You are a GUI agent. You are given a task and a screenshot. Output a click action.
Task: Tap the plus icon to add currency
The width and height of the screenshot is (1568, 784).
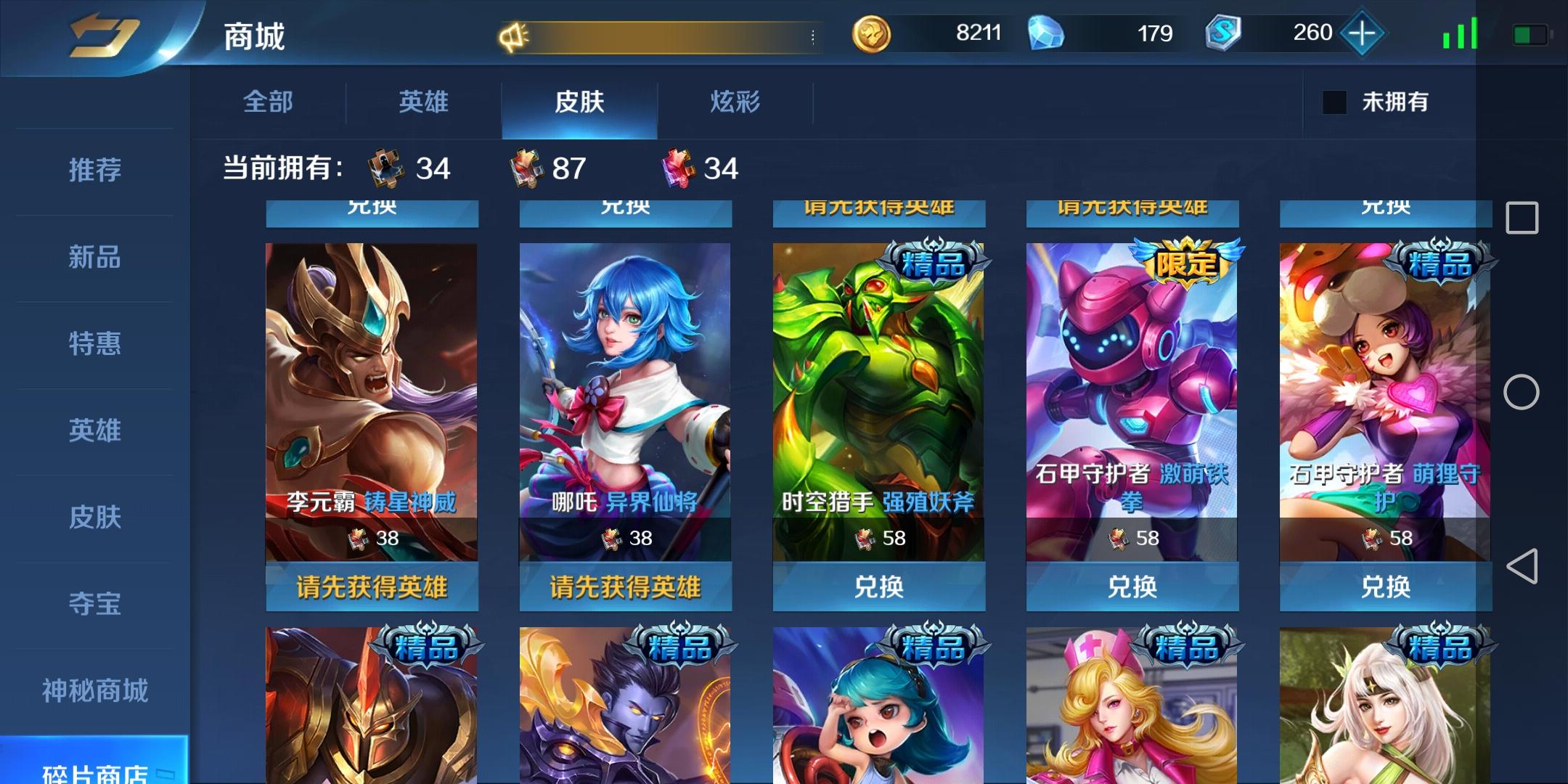[1363, 33]
